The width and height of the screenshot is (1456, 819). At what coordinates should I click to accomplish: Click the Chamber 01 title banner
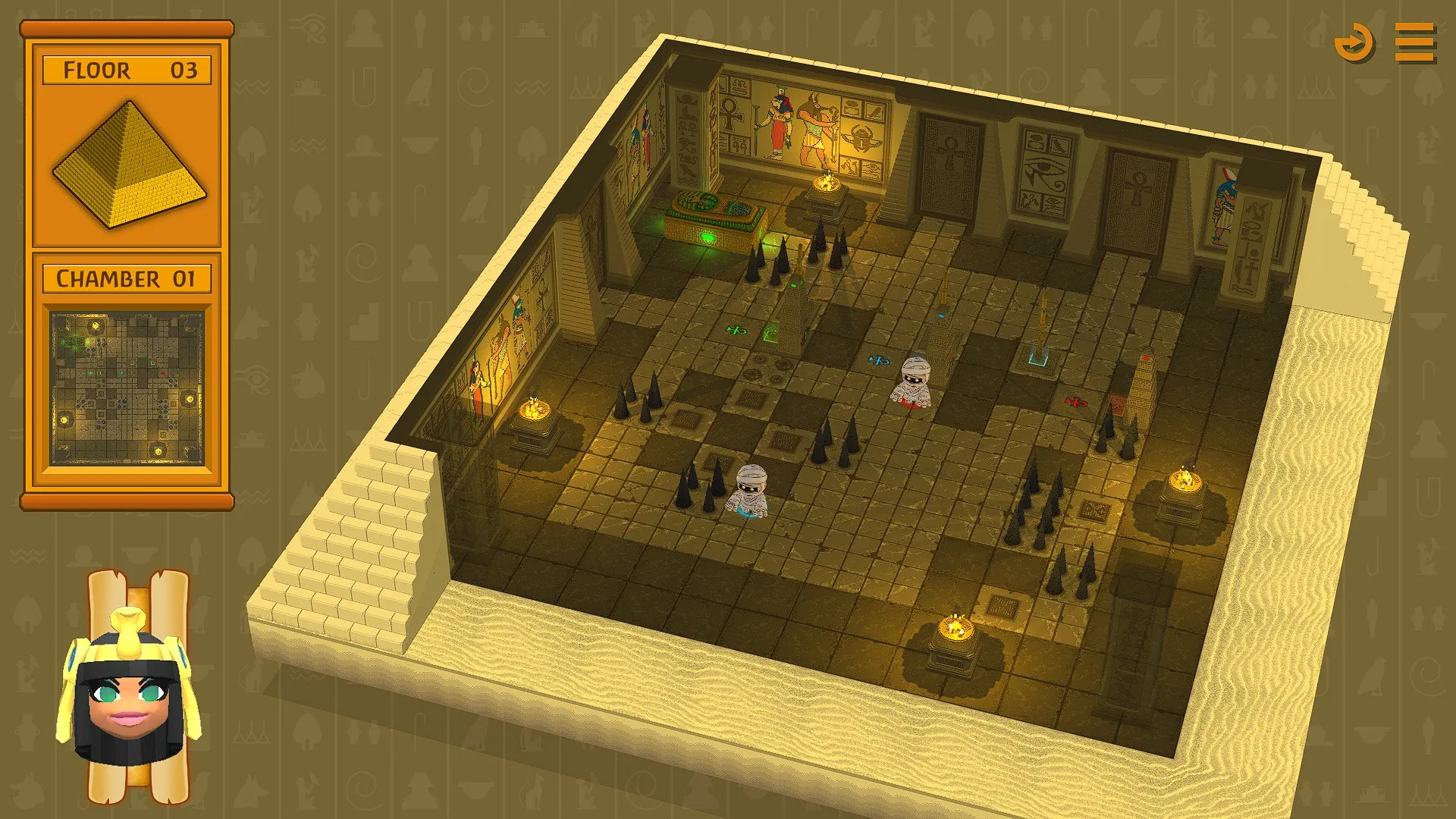pos(127,278)
